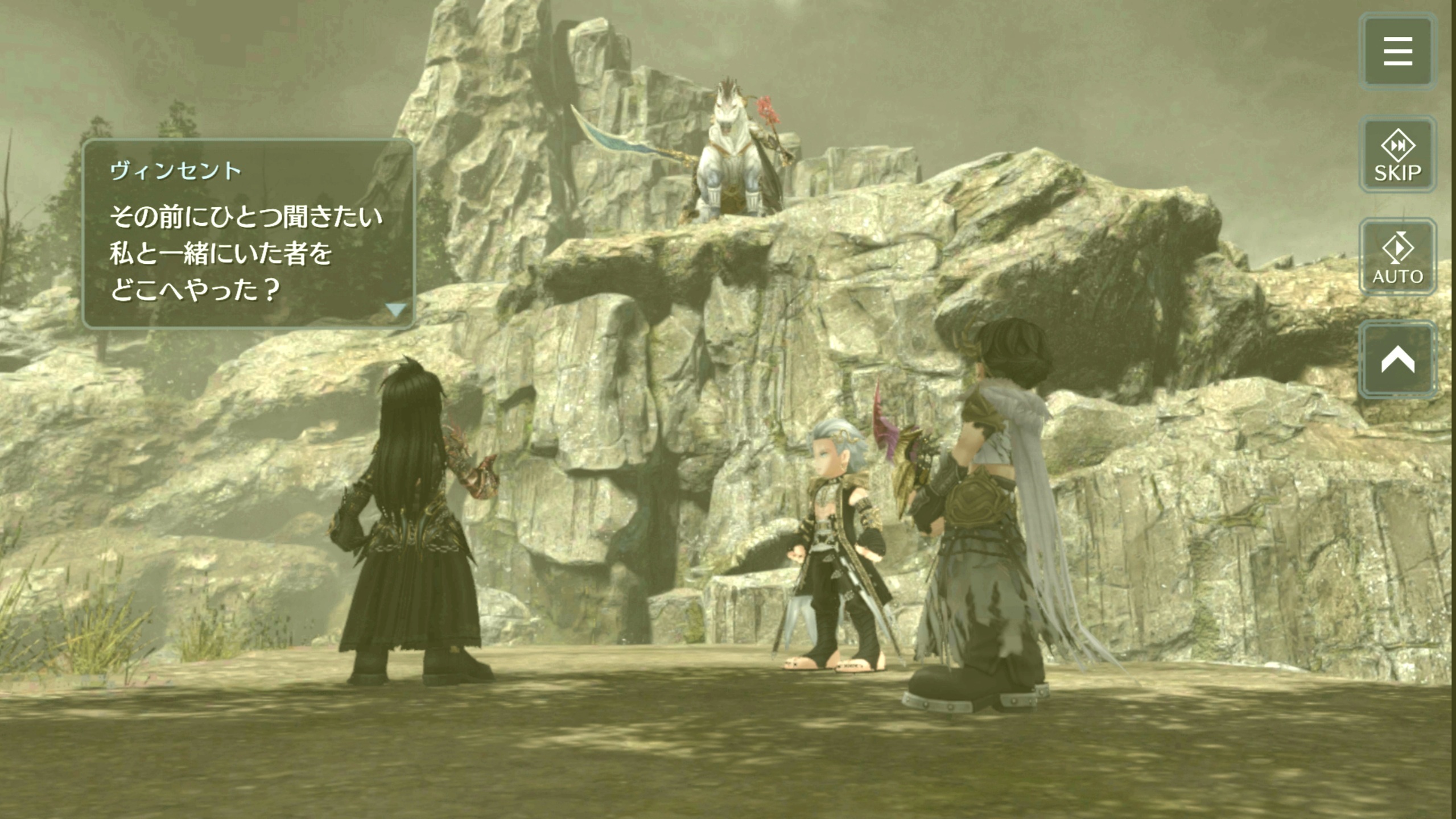Open the hamburger menu

point(1397,52)
